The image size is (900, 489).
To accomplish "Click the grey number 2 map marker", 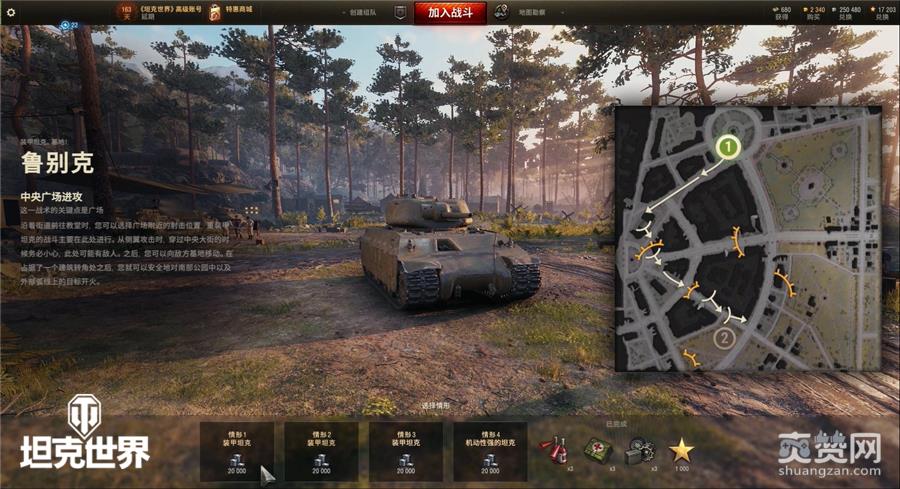I will [x=726, y=337].
